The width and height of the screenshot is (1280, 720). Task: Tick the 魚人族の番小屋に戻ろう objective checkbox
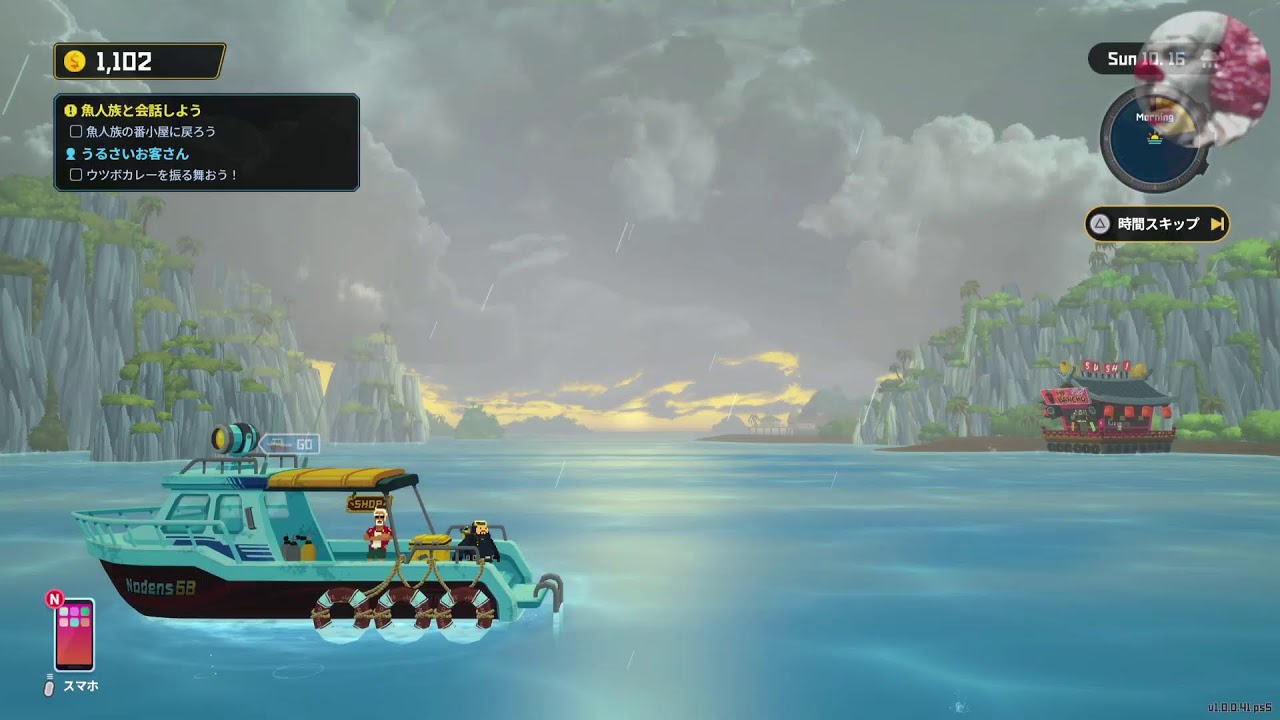point(76,131)
